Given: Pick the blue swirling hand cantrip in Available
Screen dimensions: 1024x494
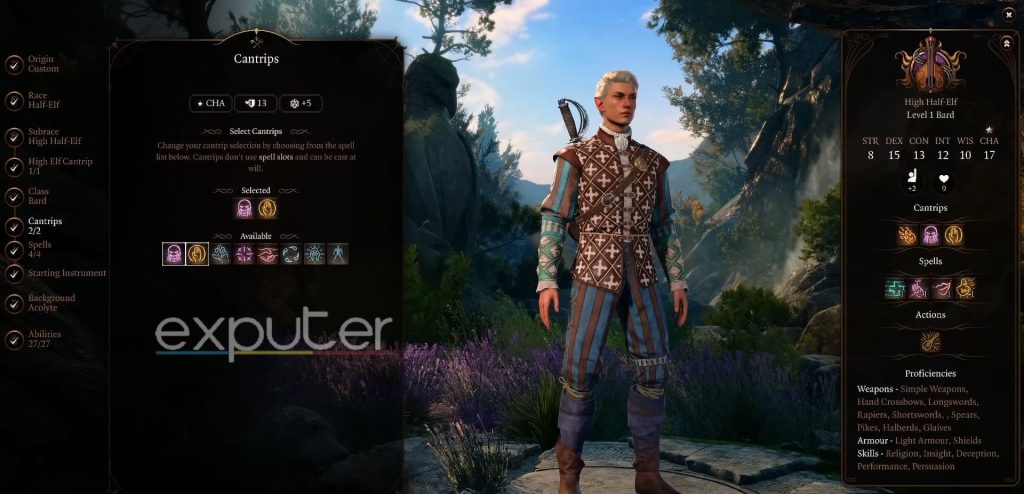Looking at the screenshot, I should (x=221, y=254).
